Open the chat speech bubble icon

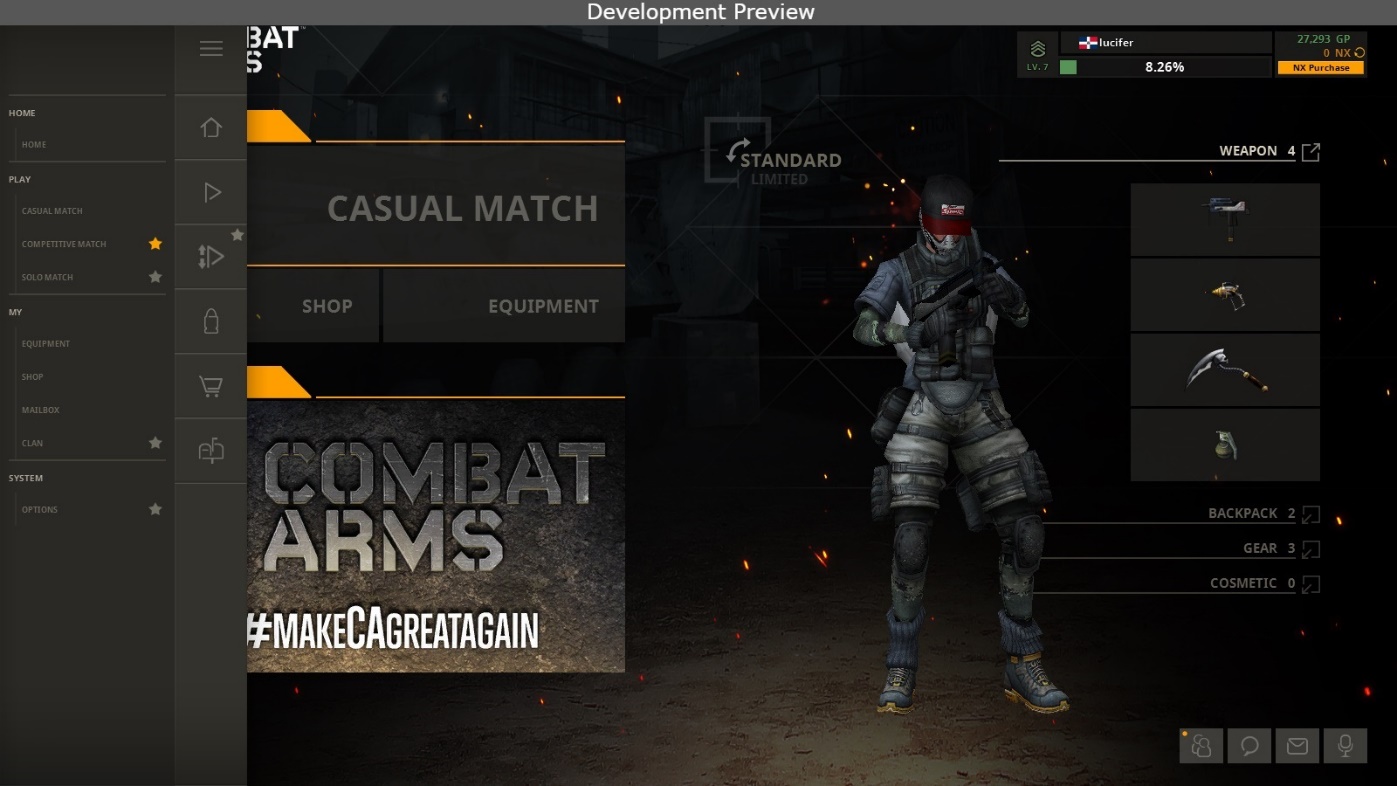(1249, 746)
